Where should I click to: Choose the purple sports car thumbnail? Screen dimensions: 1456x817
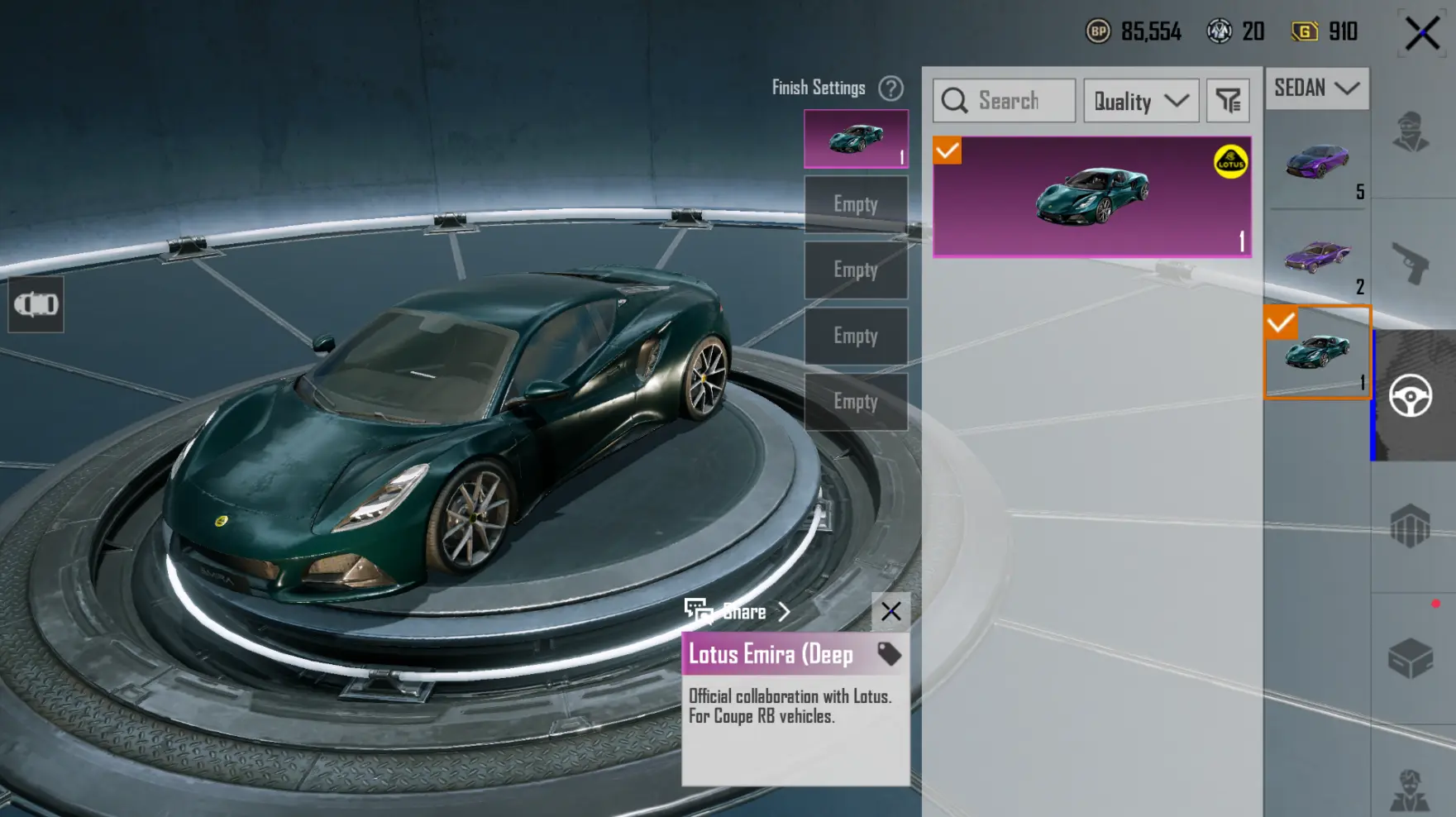click(1317, 161)
